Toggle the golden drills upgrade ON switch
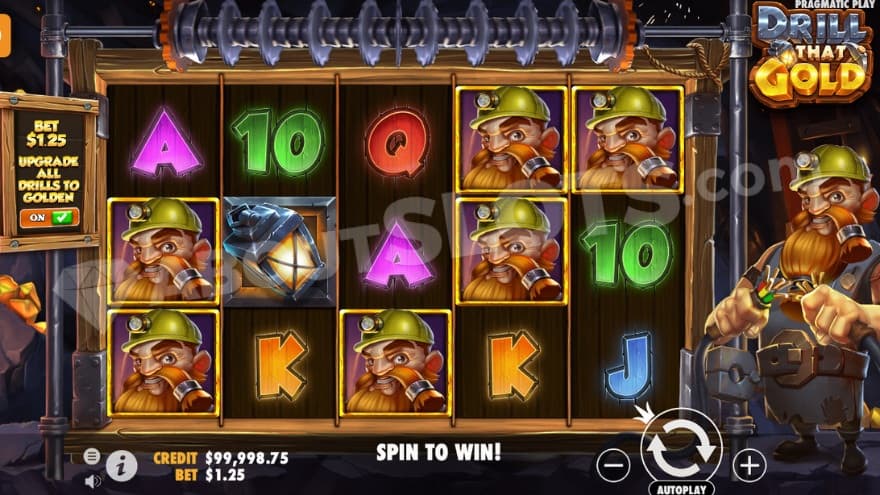Screen dimensions: 880x495 (49, 216)
